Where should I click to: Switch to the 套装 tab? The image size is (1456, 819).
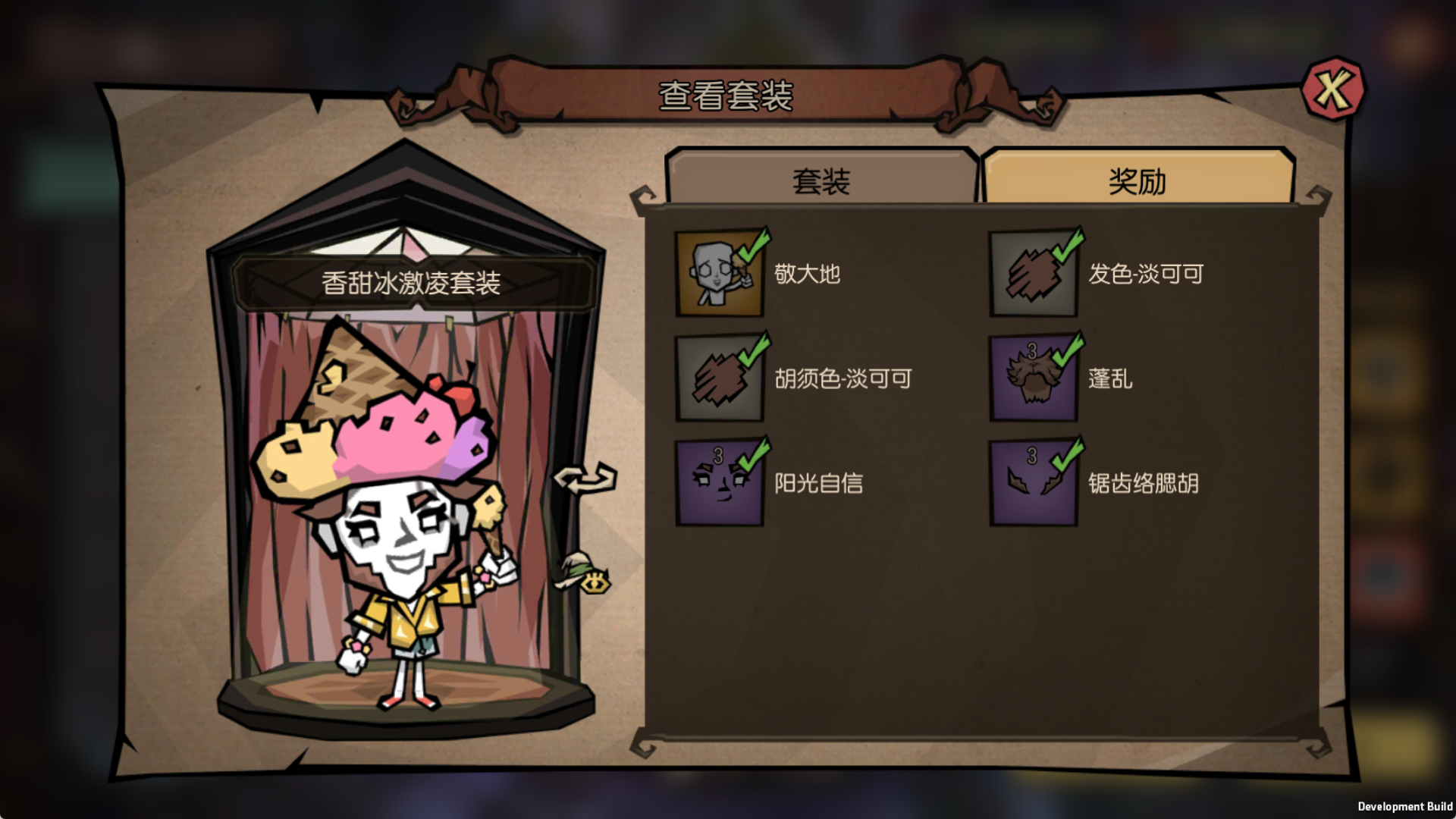click(821, 180)
